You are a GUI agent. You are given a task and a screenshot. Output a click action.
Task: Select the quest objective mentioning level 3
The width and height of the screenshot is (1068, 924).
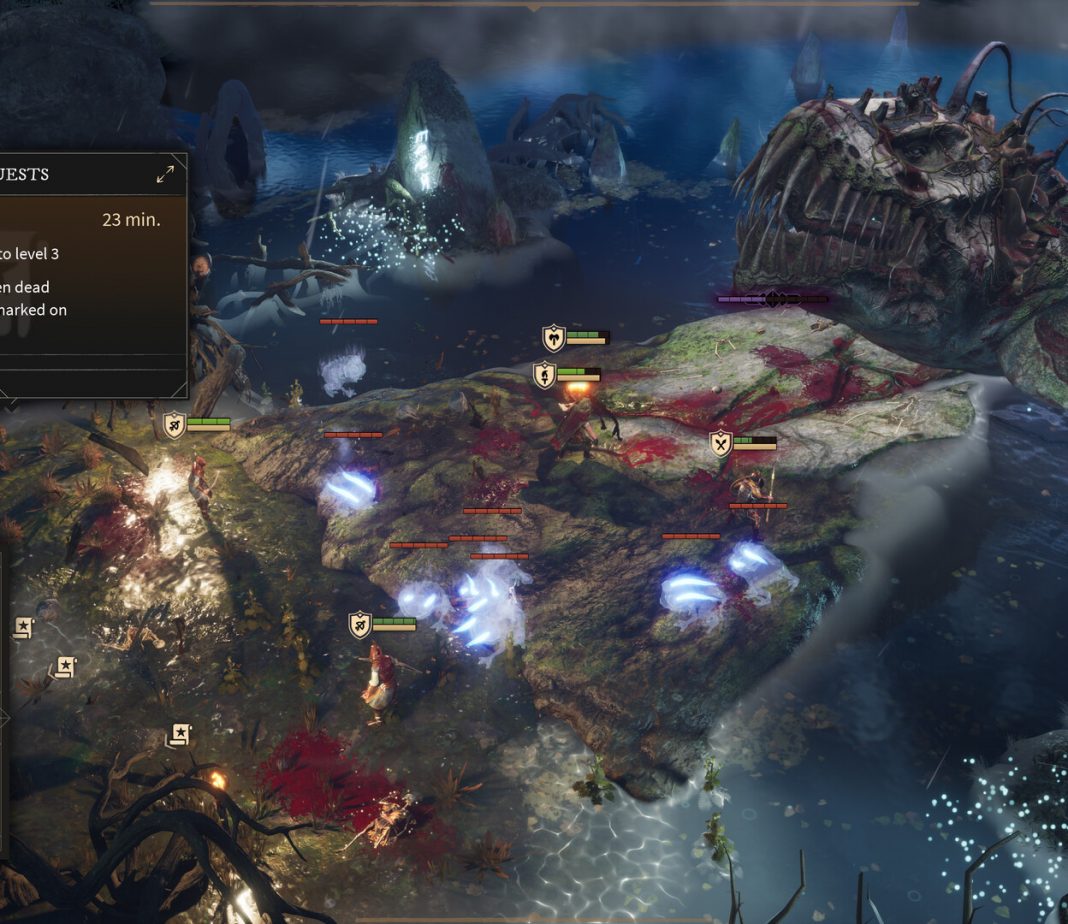tap(30, 254)
